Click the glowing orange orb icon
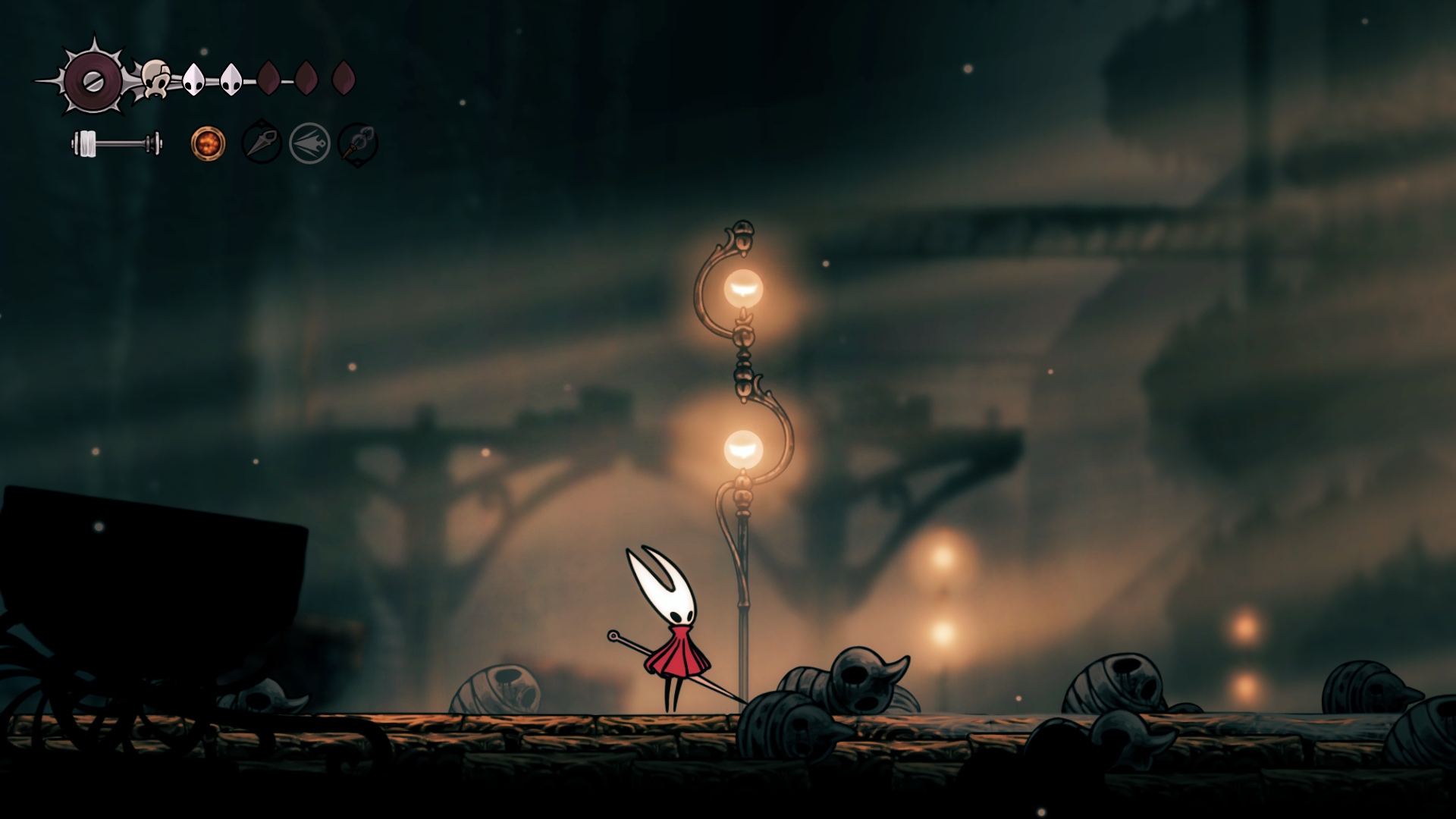Viewport: 1456px width, 819px height. pyautogui.click(x=208, y=143)
